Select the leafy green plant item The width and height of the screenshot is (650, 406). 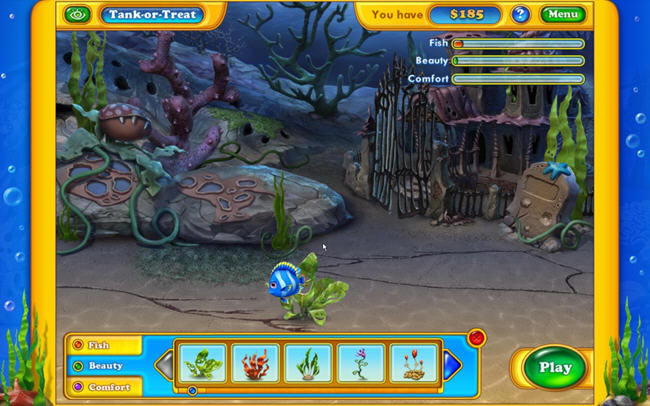(203, 362)
